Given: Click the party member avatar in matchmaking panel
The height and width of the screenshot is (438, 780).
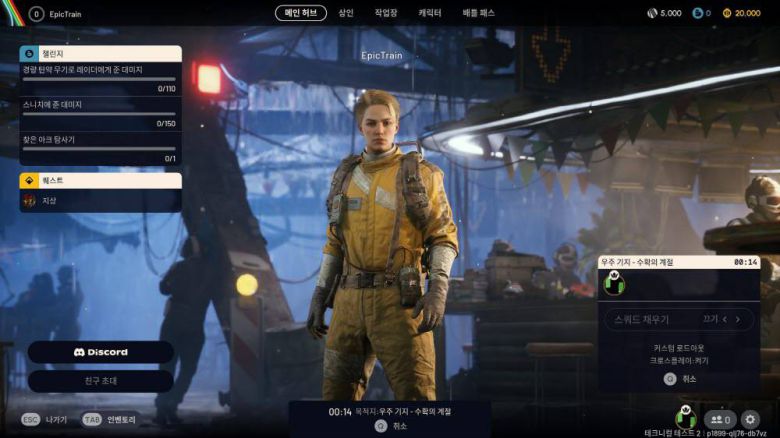Looking at the screenshot, I should coord(615,285).
